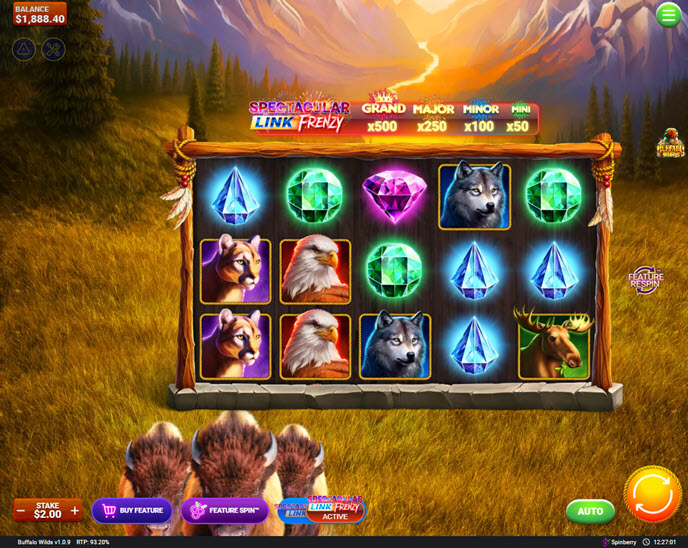The height and width of the screenshot is (548, 688).
Task: Activate the Feature Spin option
Action: 225,511
